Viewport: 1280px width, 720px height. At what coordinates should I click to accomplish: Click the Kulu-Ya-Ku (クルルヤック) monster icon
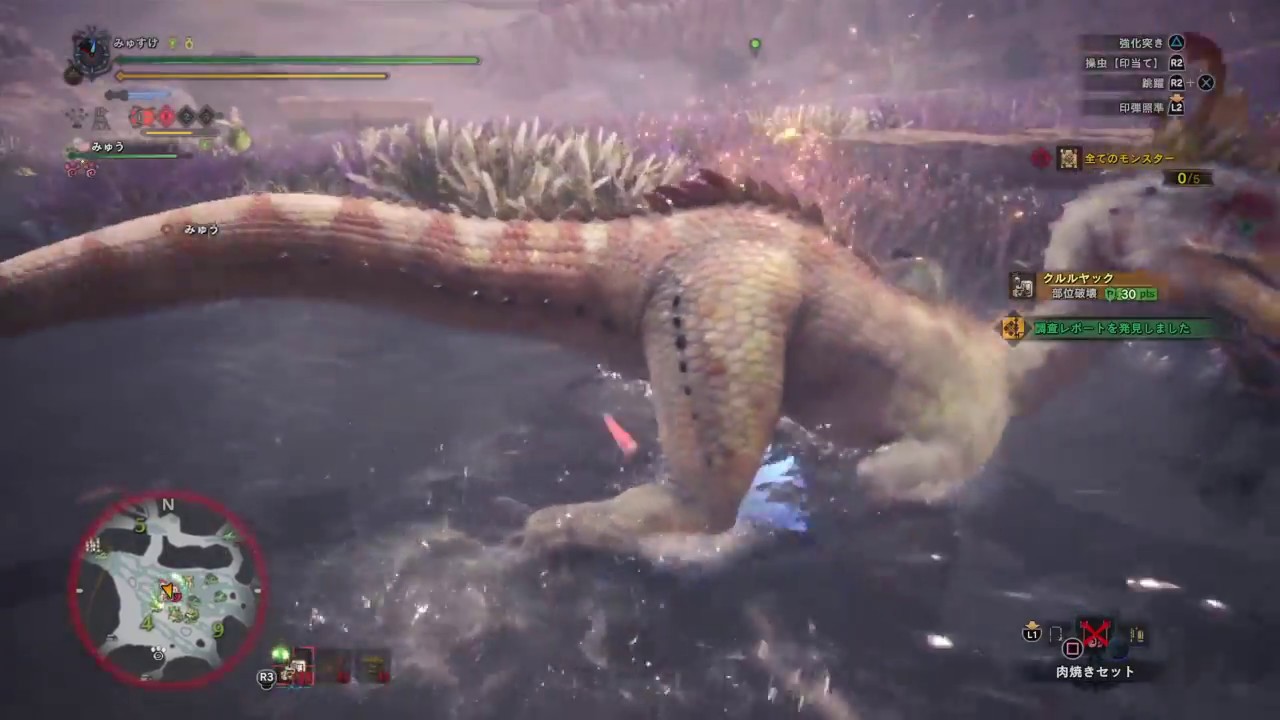pos(1021,287)
